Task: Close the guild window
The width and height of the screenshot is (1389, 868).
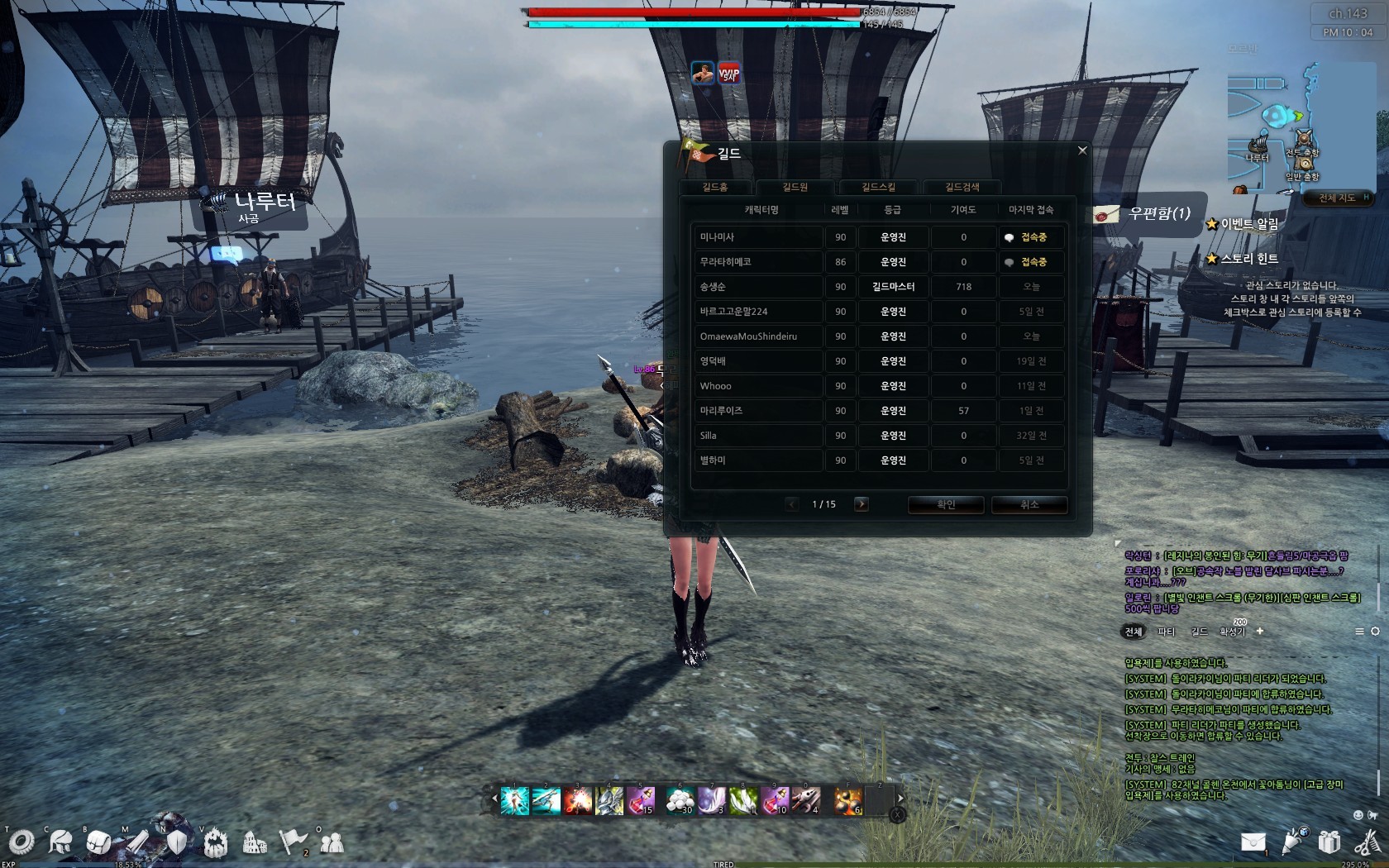Action: [x=1082, y=150]
